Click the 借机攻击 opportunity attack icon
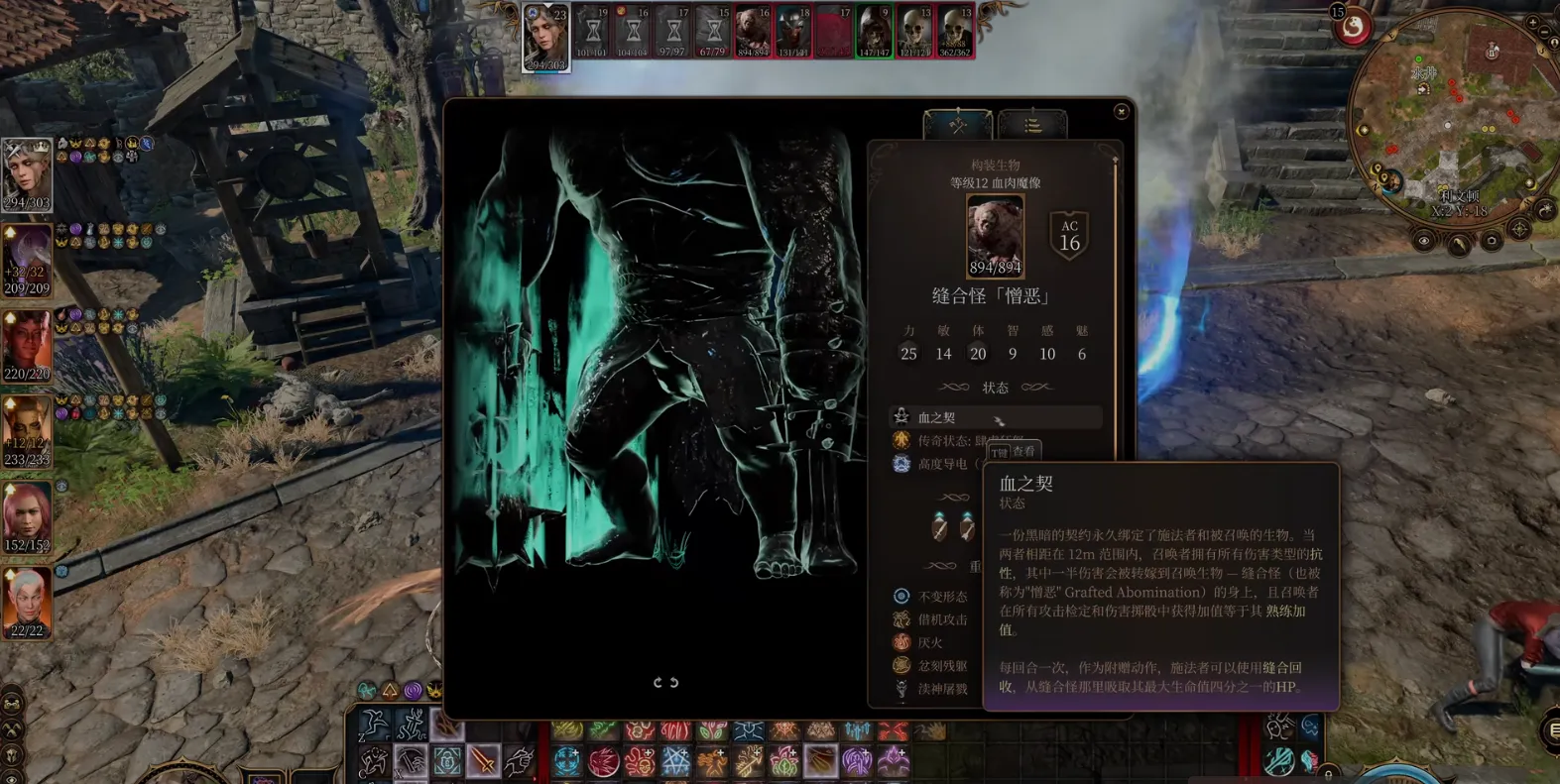The image size is (1560, 784). click(x=900, y=618)
